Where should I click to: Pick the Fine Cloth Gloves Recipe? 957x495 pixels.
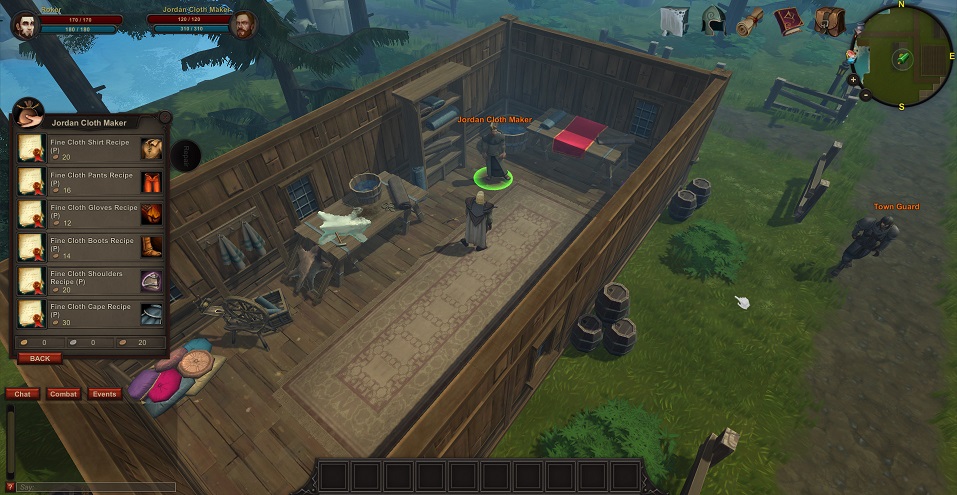tap(90, 214)
